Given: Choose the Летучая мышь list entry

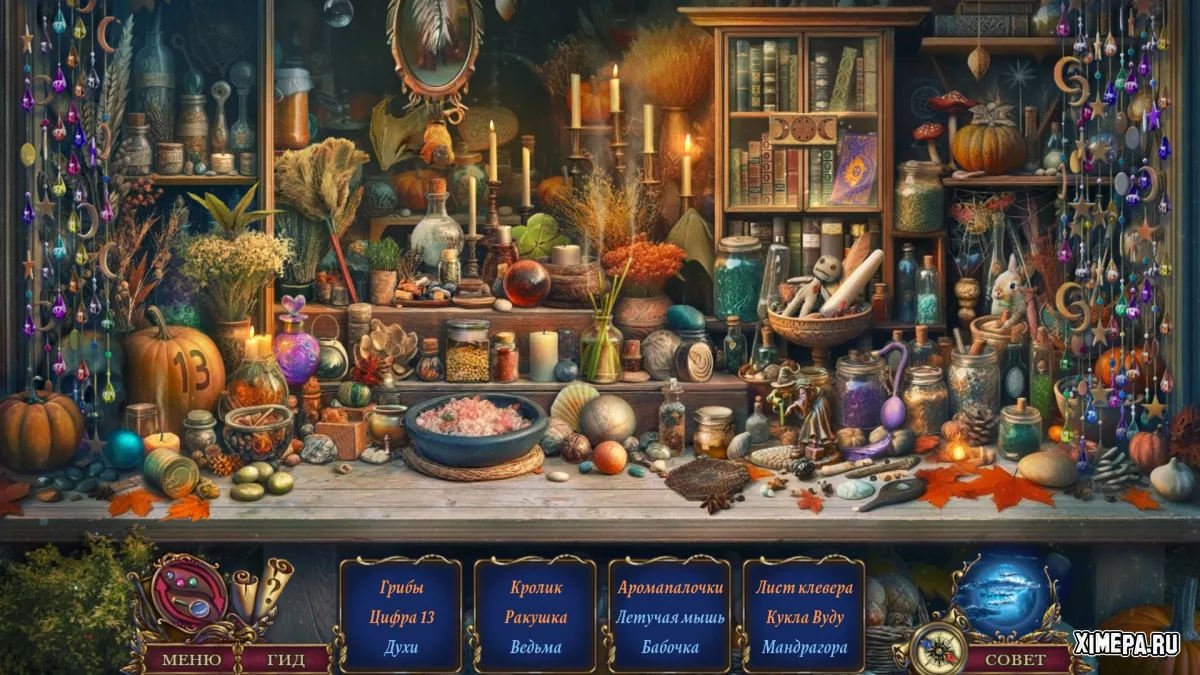Looking at the screenshot, I should [669, 617].
